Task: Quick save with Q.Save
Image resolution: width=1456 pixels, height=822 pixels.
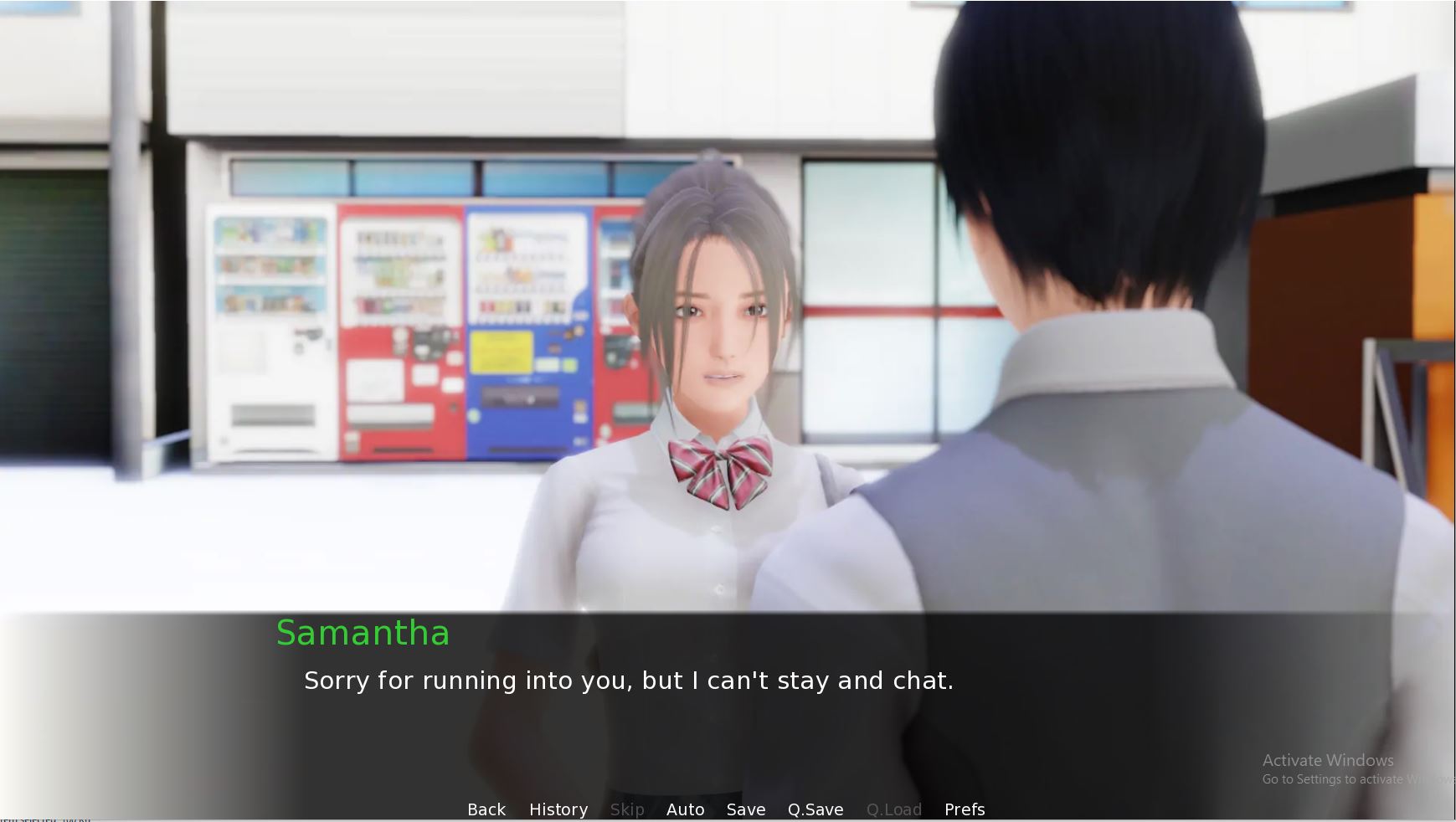Action: (815, 809)
